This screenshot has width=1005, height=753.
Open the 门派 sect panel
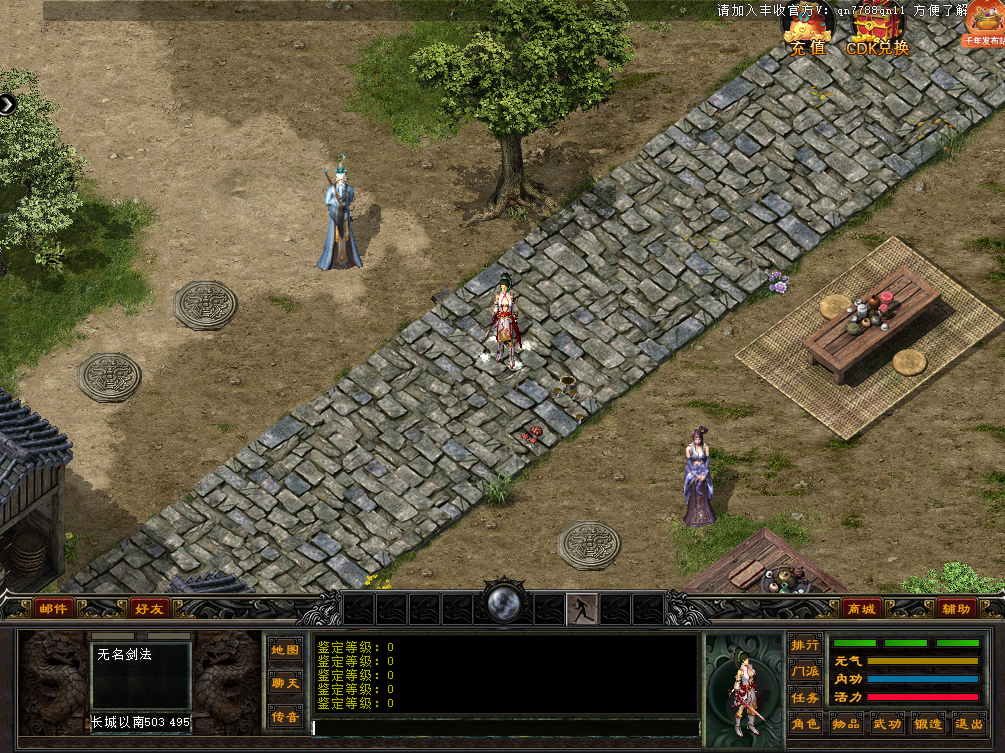(805, 671)
